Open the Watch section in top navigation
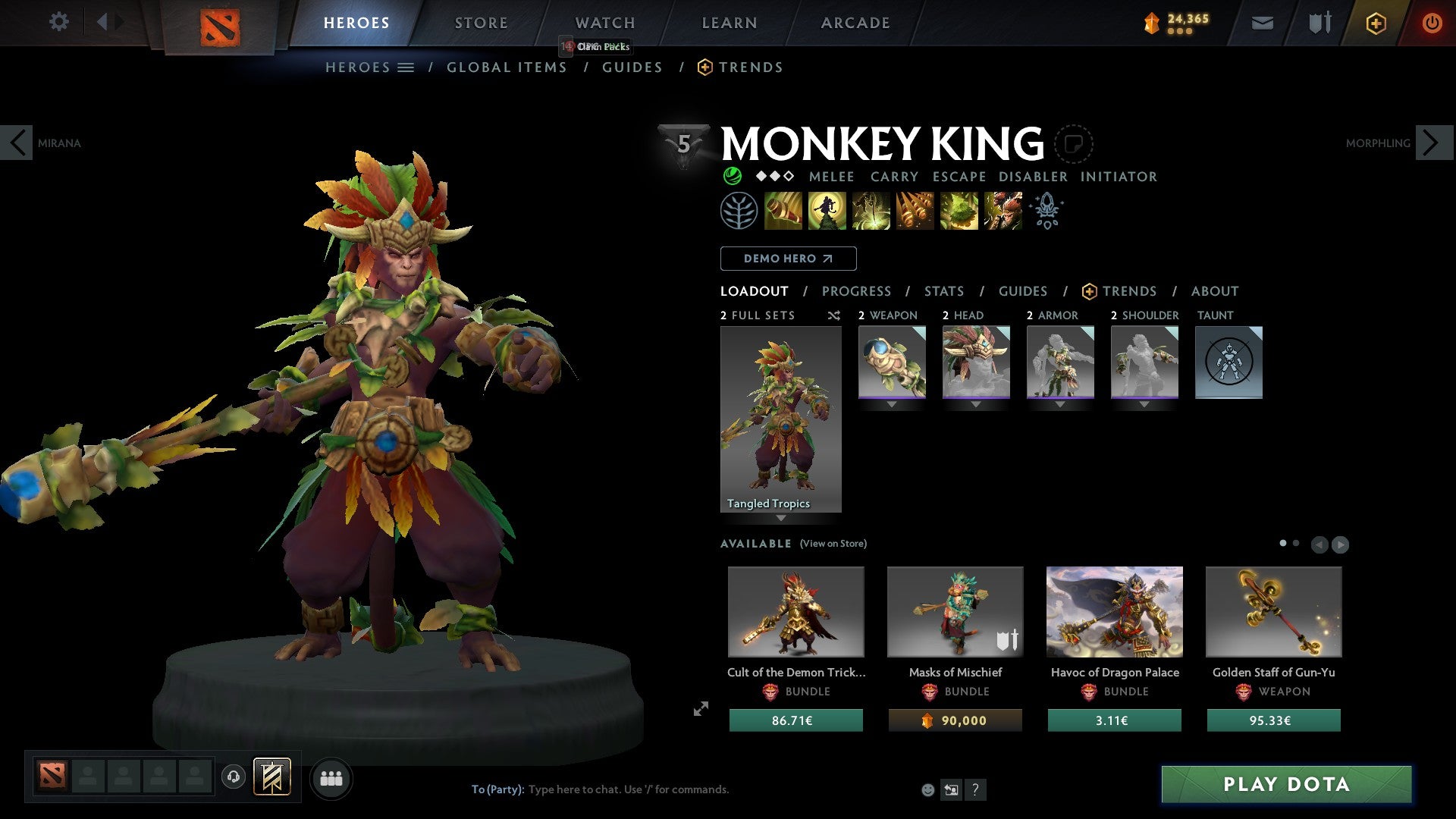 point(604,23)
